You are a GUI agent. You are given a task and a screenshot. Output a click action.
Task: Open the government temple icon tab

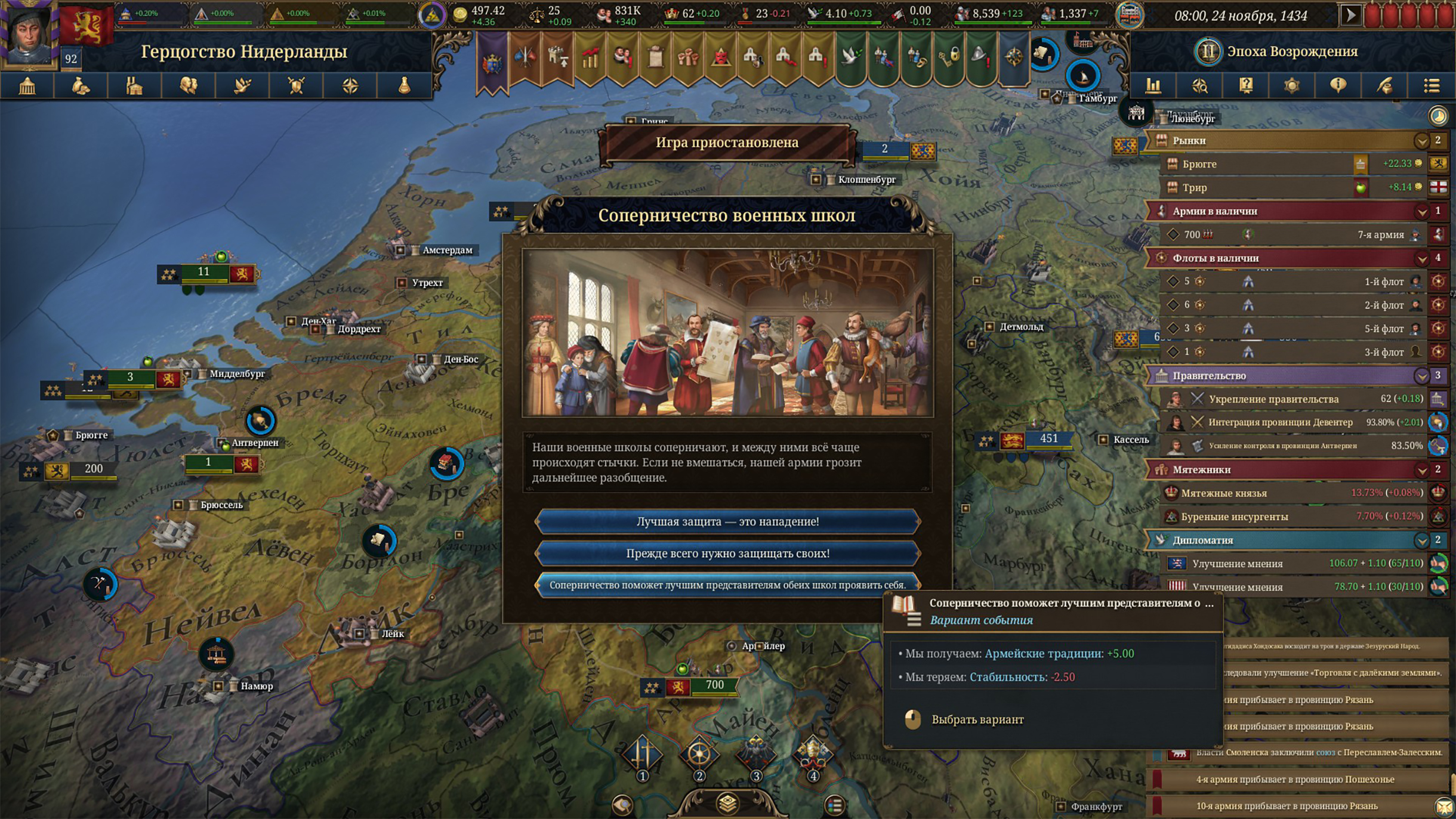(x=27, y=86)
